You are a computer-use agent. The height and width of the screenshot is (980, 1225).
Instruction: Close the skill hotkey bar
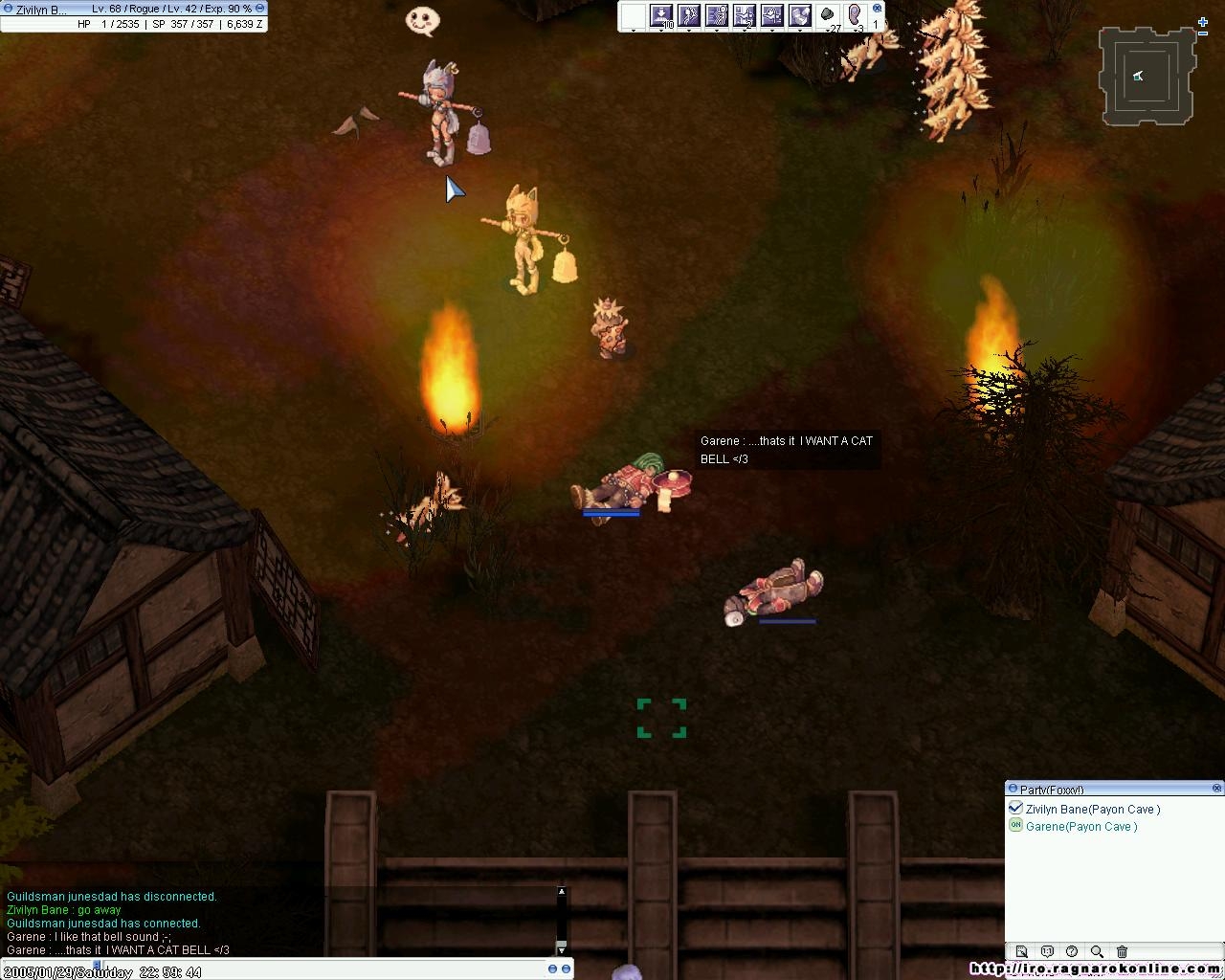(877, 8)
